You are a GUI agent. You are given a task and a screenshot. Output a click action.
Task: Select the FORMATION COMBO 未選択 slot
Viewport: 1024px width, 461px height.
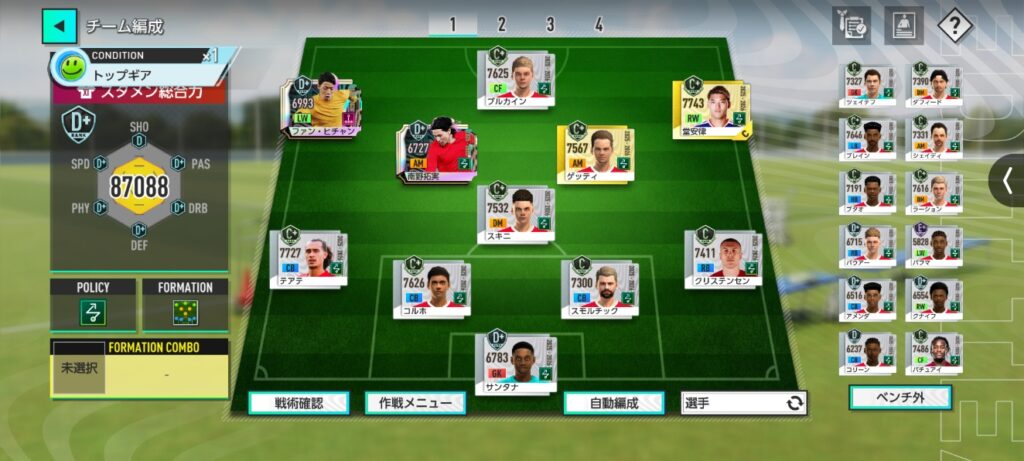coord(78,368)
